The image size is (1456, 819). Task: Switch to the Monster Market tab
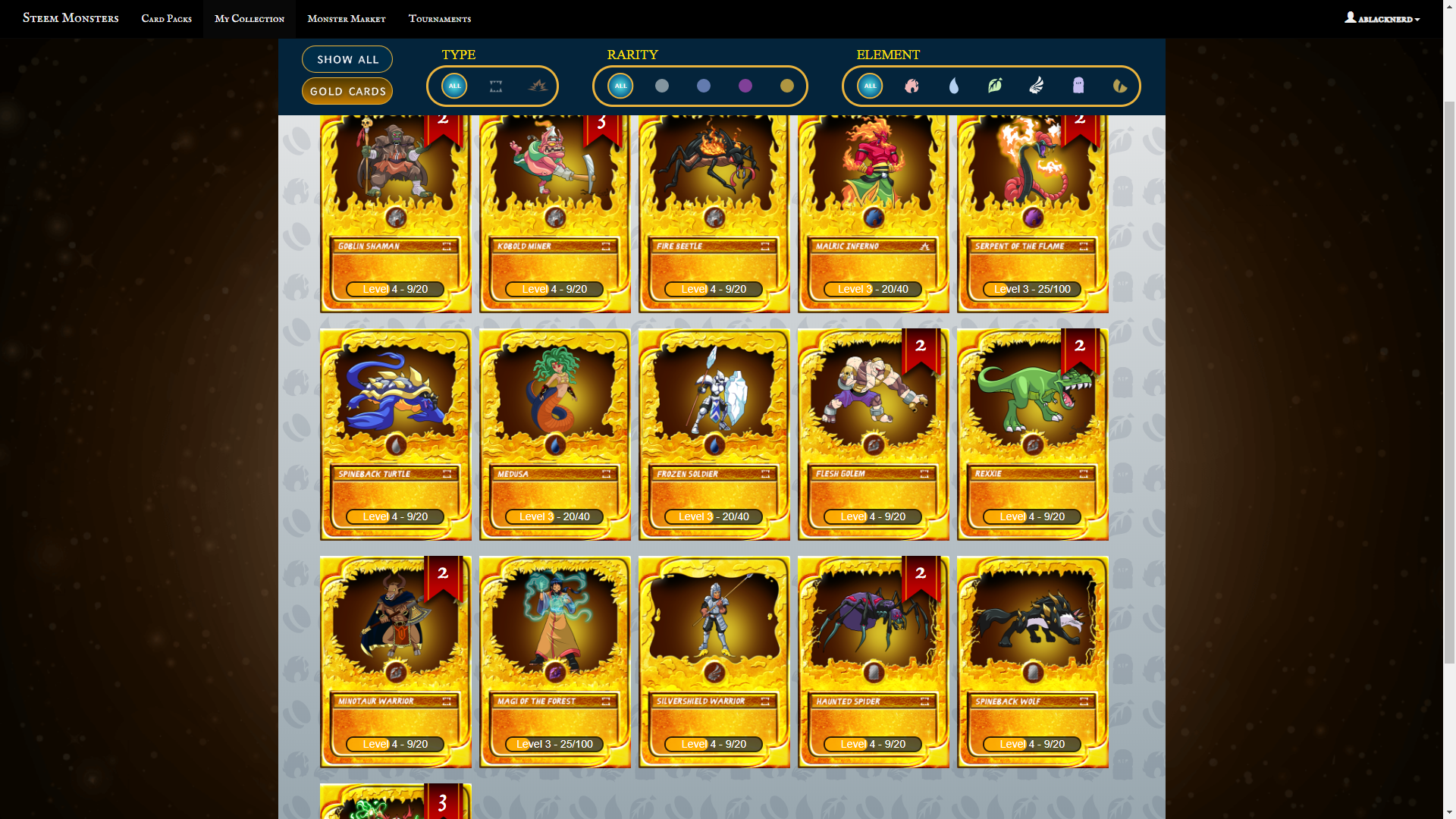tap(347, 18)
